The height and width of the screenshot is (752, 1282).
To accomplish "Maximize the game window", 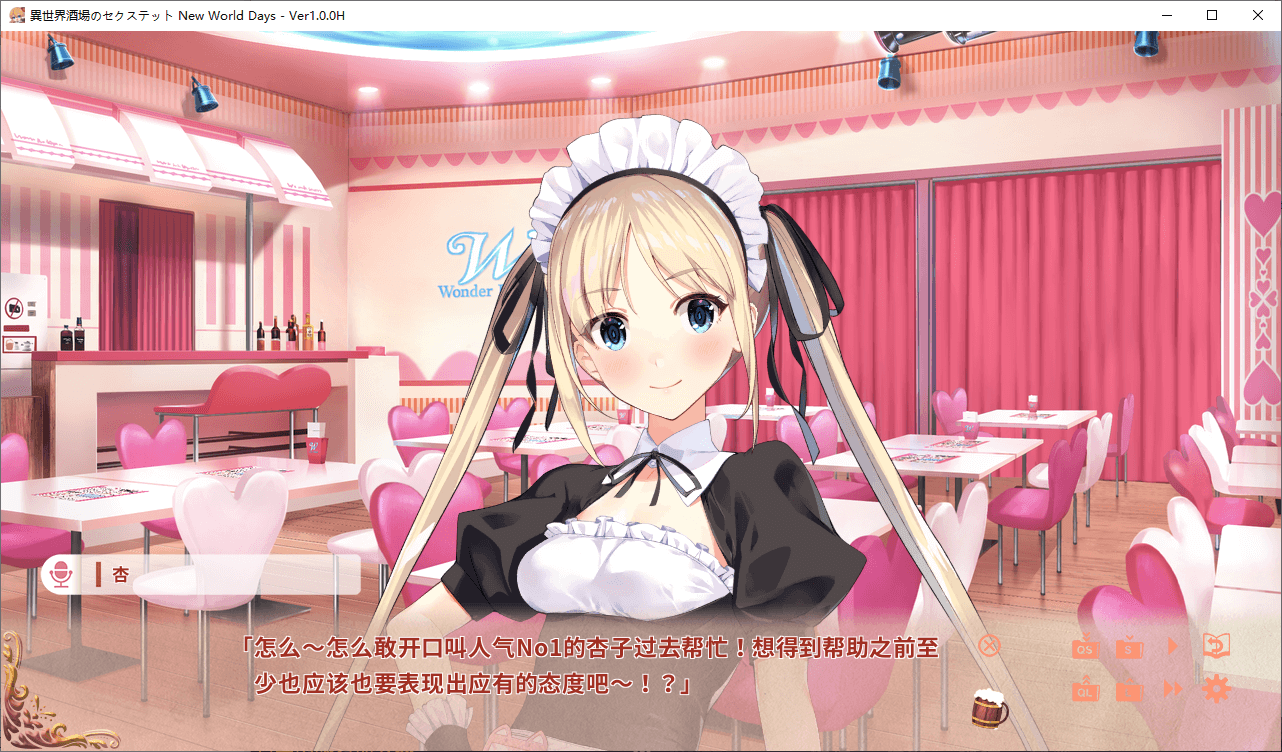I will [1212, 15].
